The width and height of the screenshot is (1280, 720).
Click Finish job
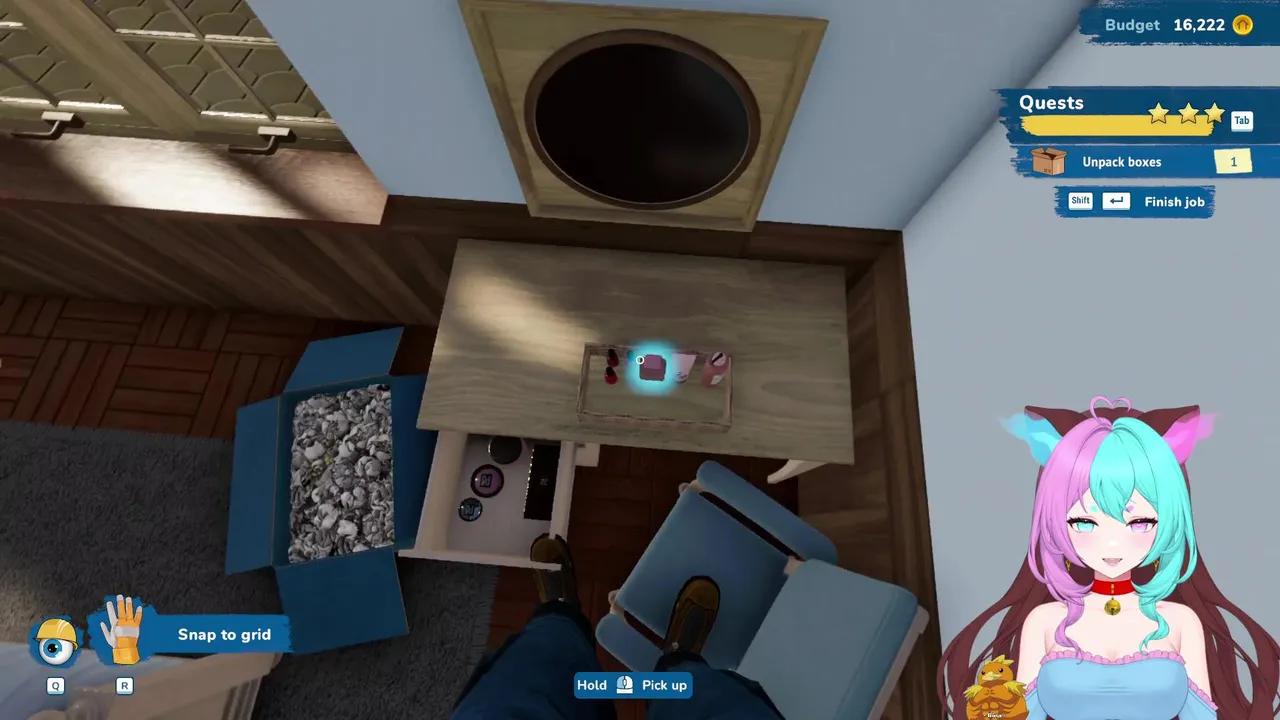tap(1174, 201)
